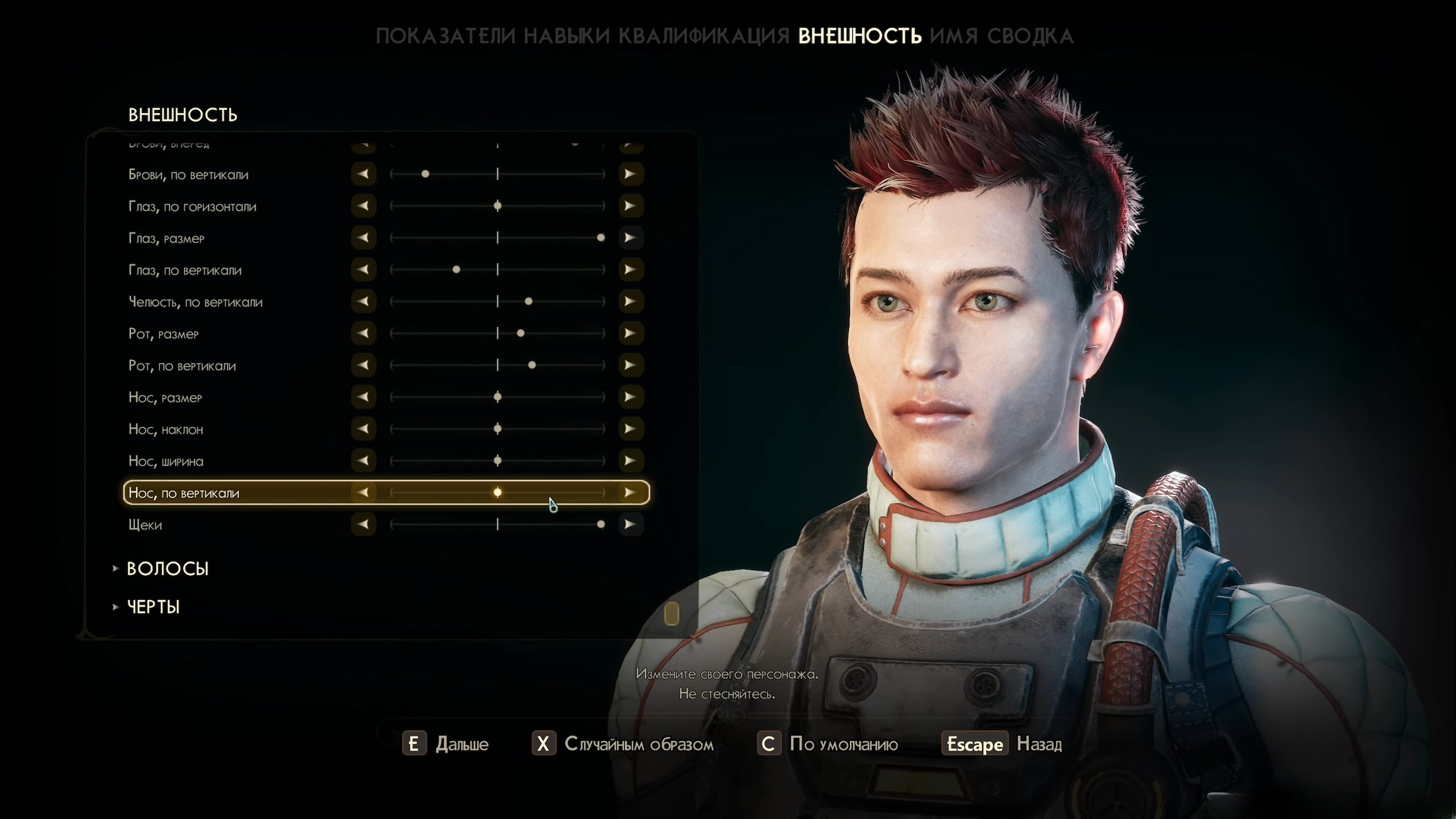Select the КВАЛИФИКАЦИЯ tab
The image size is (1456, 819).
click(x=704, y=36)
